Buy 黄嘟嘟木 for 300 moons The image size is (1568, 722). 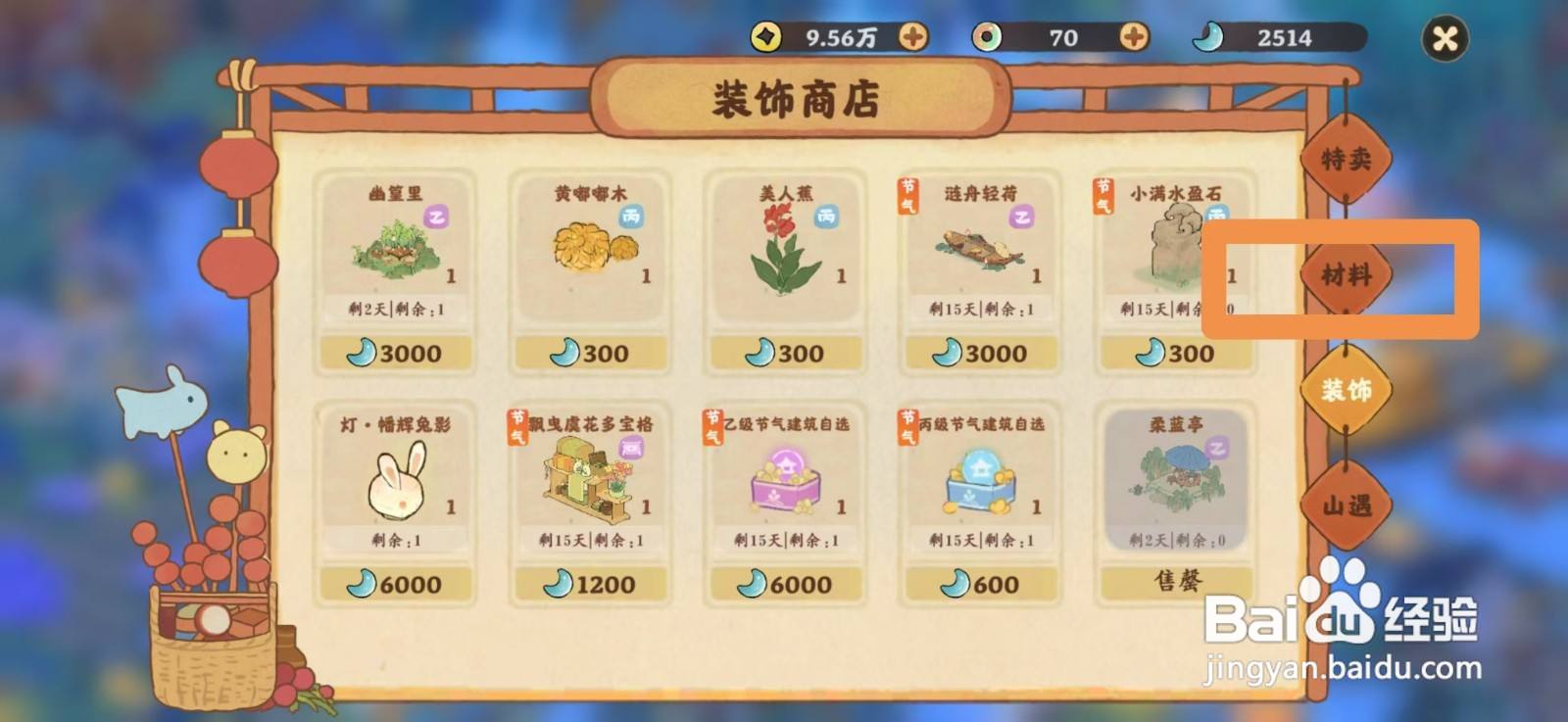coord(589,353)
